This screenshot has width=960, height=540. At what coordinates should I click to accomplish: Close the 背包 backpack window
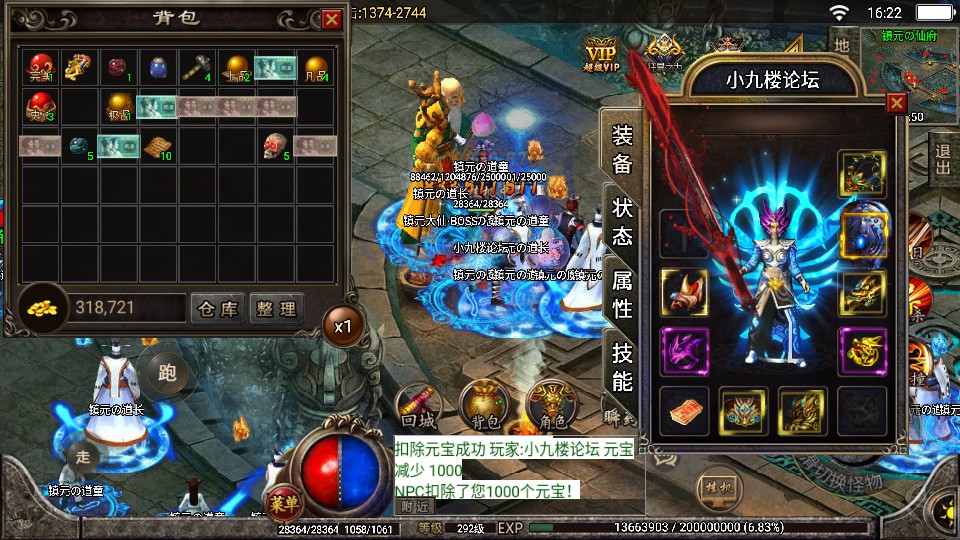[x=332, y=19]
